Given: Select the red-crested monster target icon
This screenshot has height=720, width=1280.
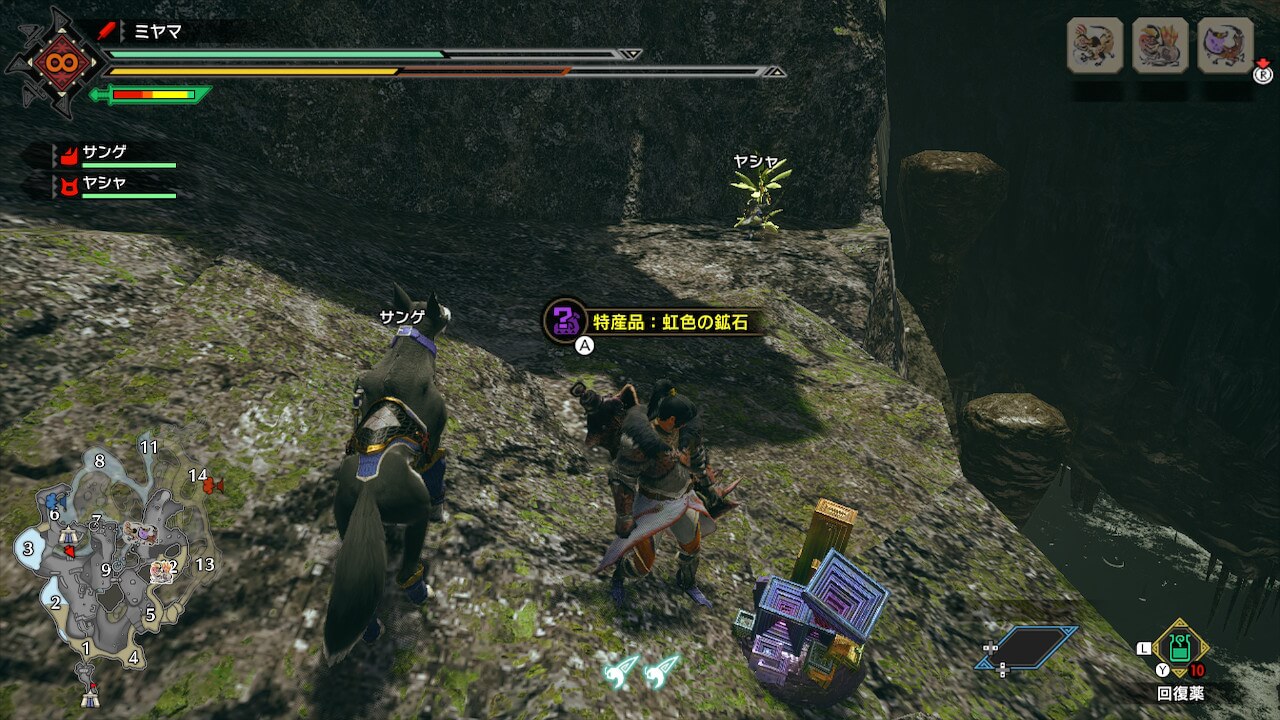Looking at the screenshot, I should tap(1160, 45).
